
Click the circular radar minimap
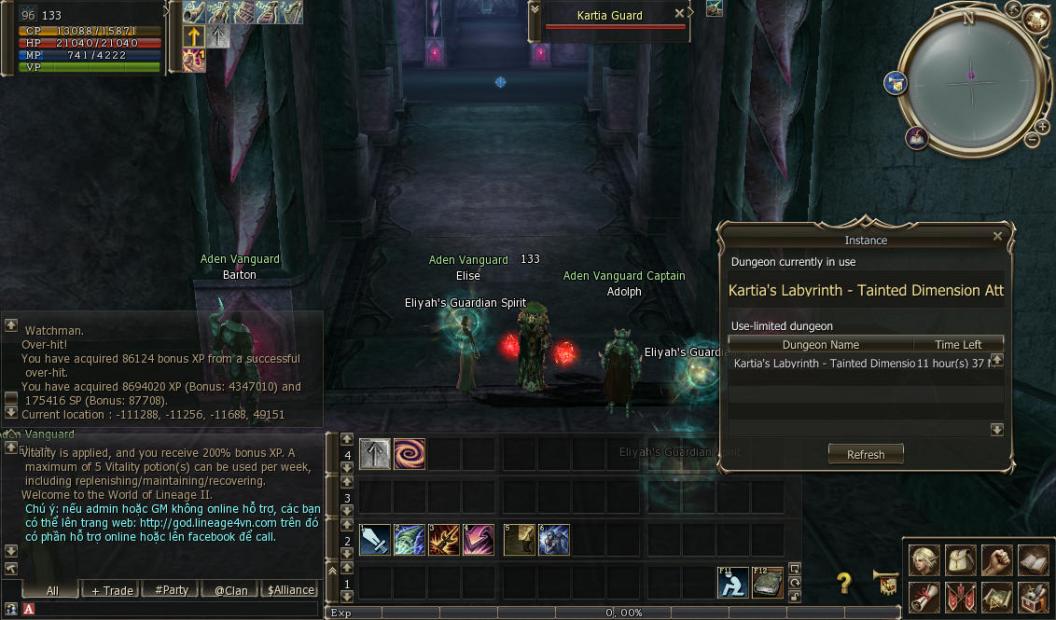pos(970,80)
